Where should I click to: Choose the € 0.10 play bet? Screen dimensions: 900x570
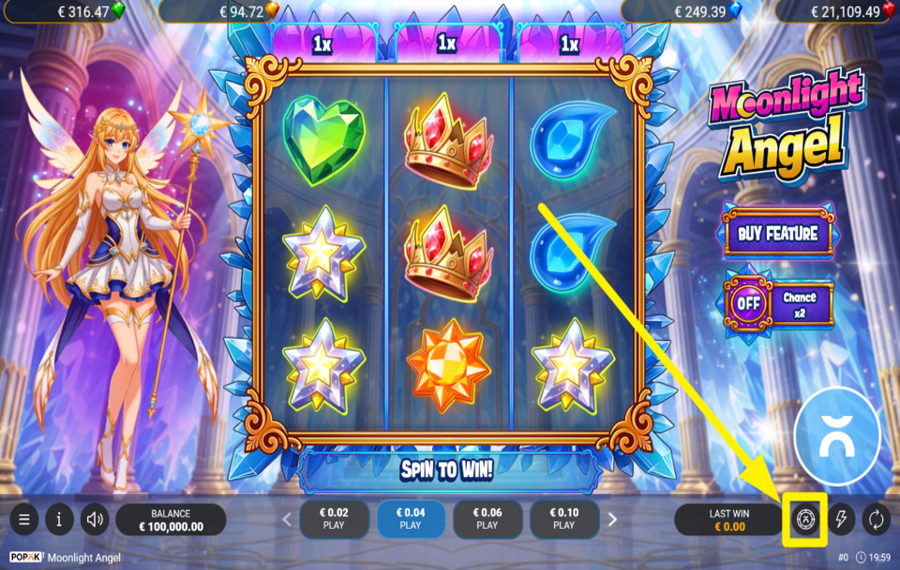click(x=564, y=519)
